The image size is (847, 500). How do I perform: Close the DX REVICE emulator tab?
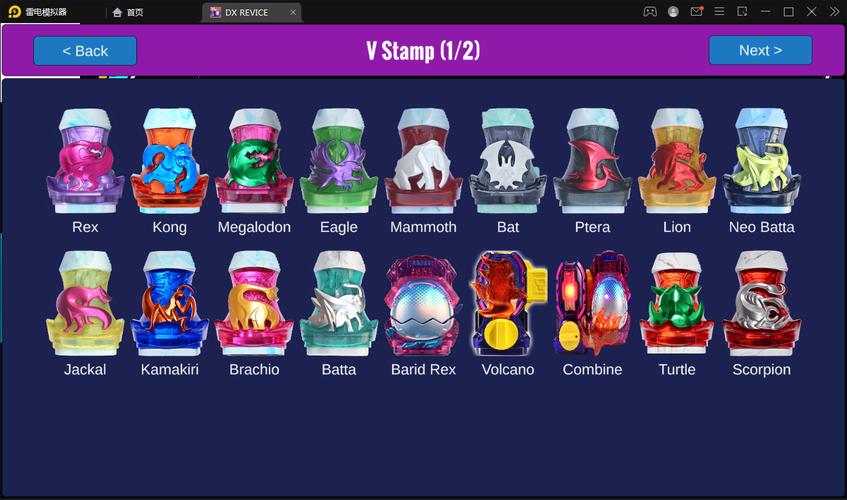292,12
